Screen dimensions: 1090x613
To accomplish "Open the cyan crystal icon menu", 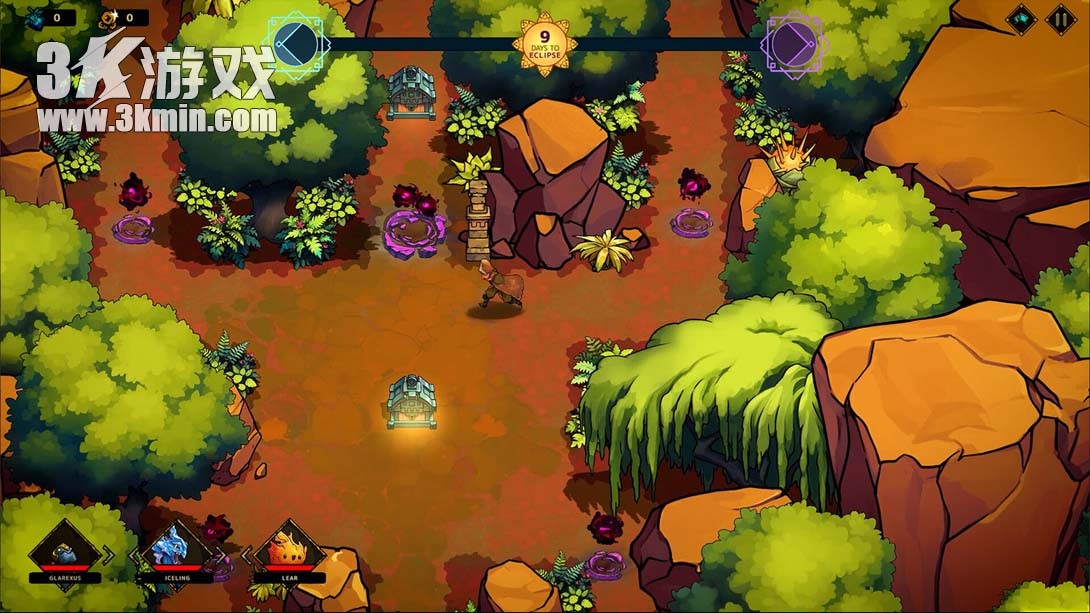I will coord(1021,18).
